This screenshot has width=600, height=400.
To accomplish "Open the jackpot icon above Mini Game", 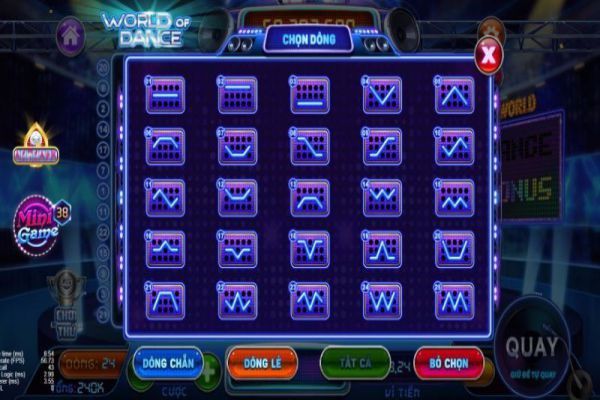I will (35, 148).
